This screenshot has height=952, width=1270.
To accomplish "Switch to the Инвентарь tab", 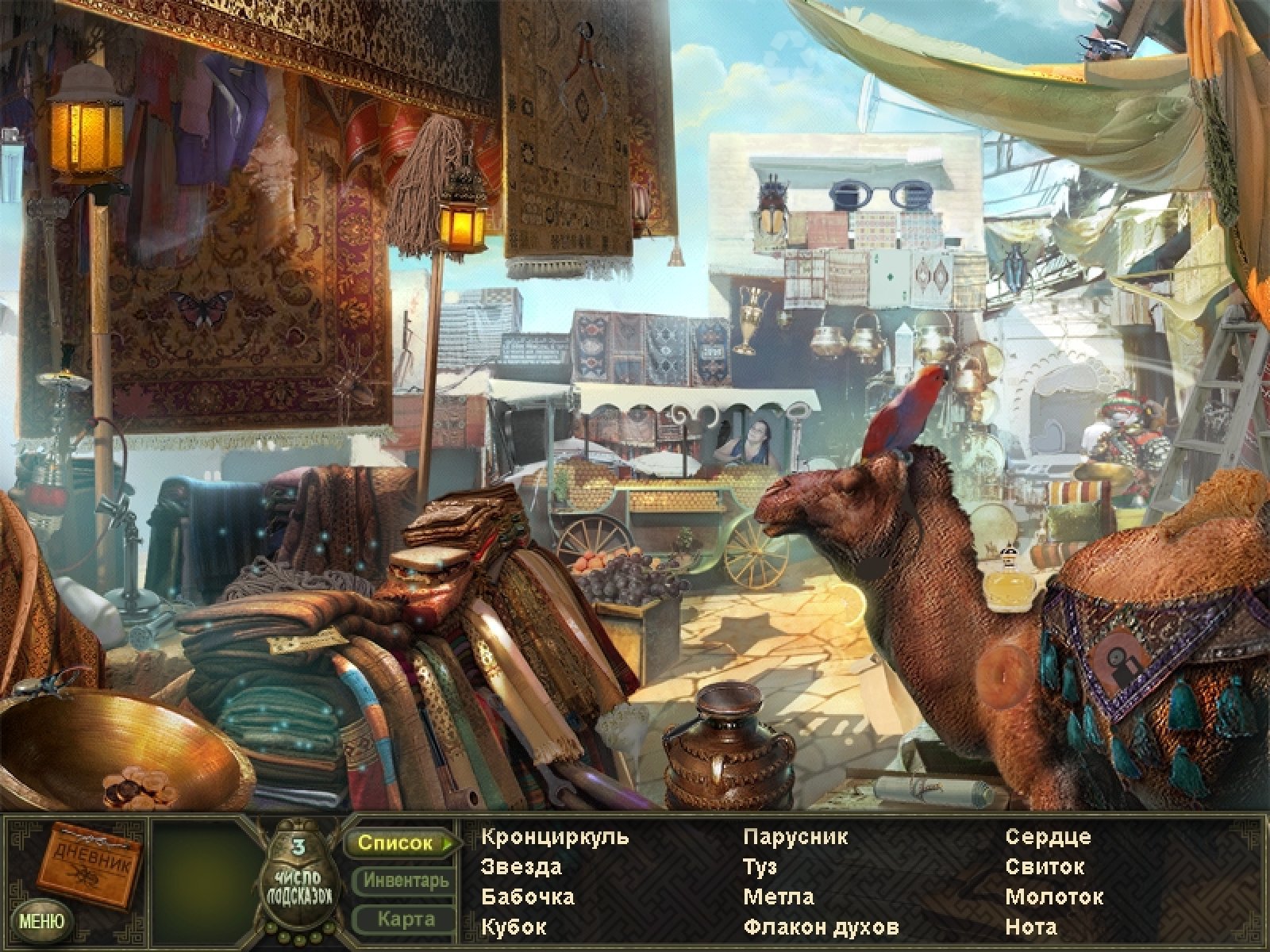I will coord(406,881).
